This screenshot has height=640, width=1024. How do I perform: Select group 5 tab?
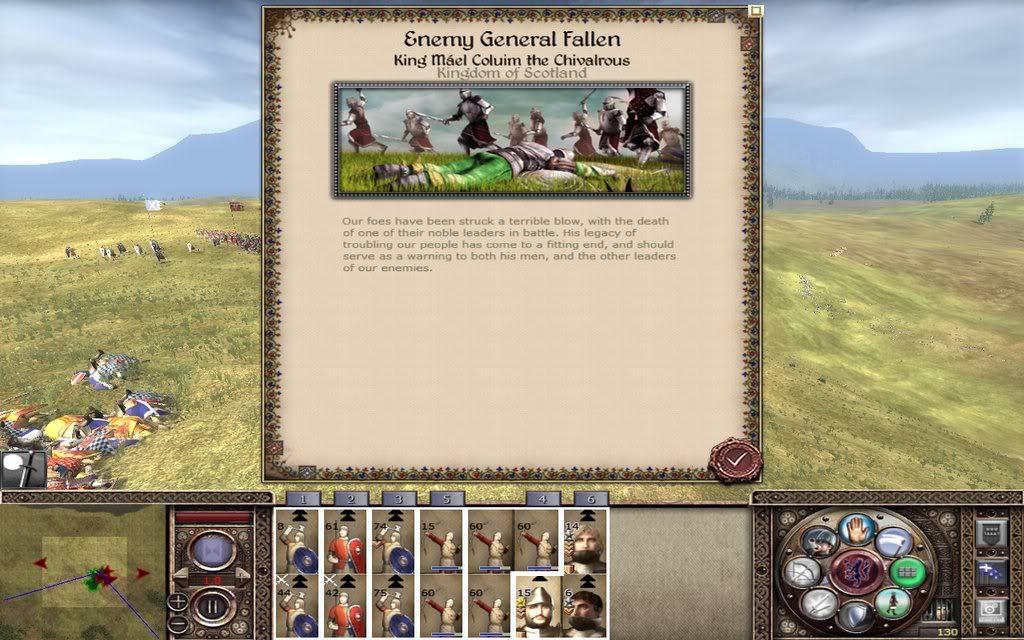[x=446, y=498]
